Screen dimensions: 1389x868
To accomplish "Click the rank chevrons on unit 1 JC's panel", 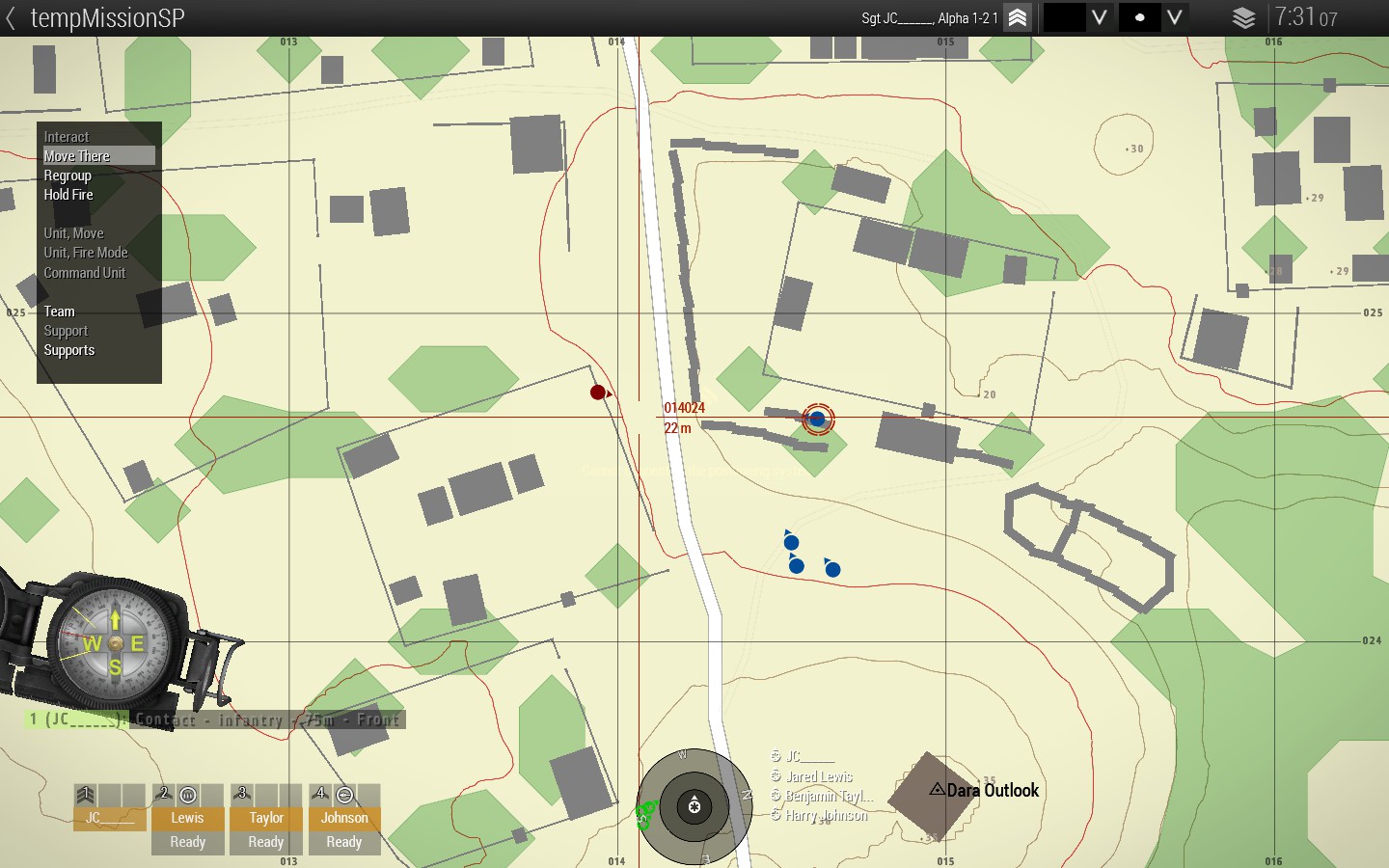I will click(85, 793).
